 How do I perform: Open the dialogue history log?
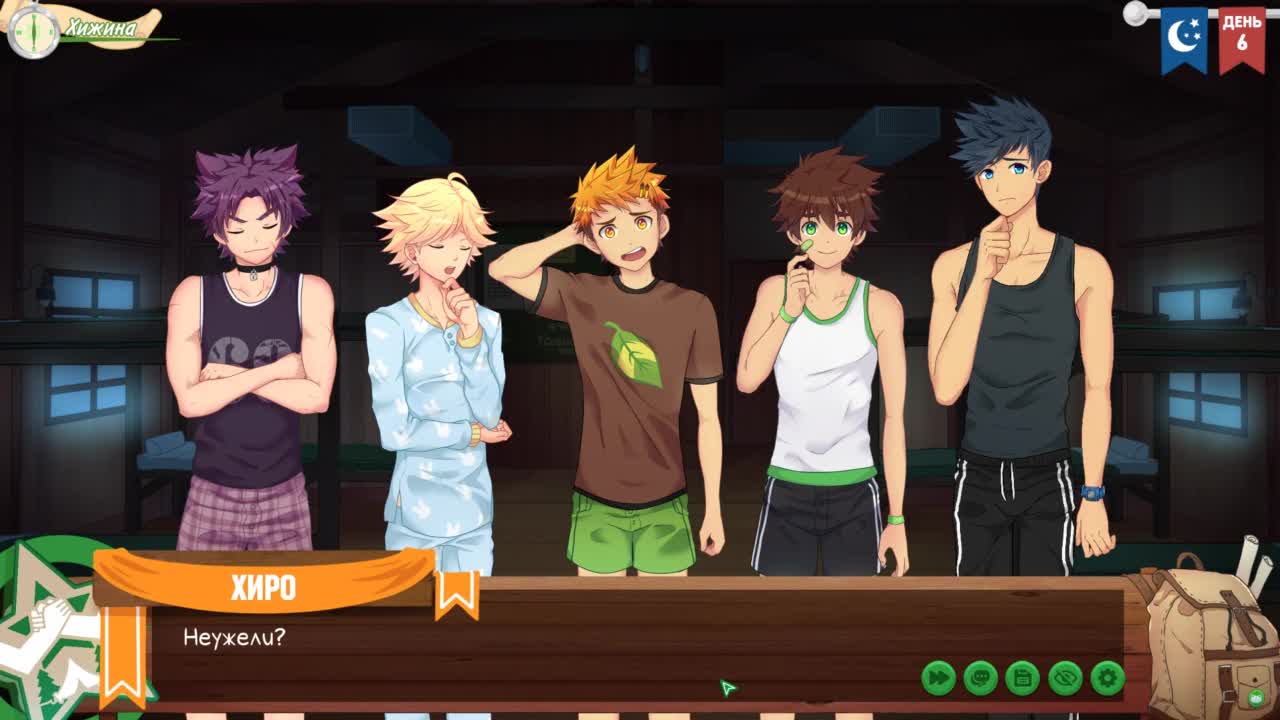coord(980,678)
